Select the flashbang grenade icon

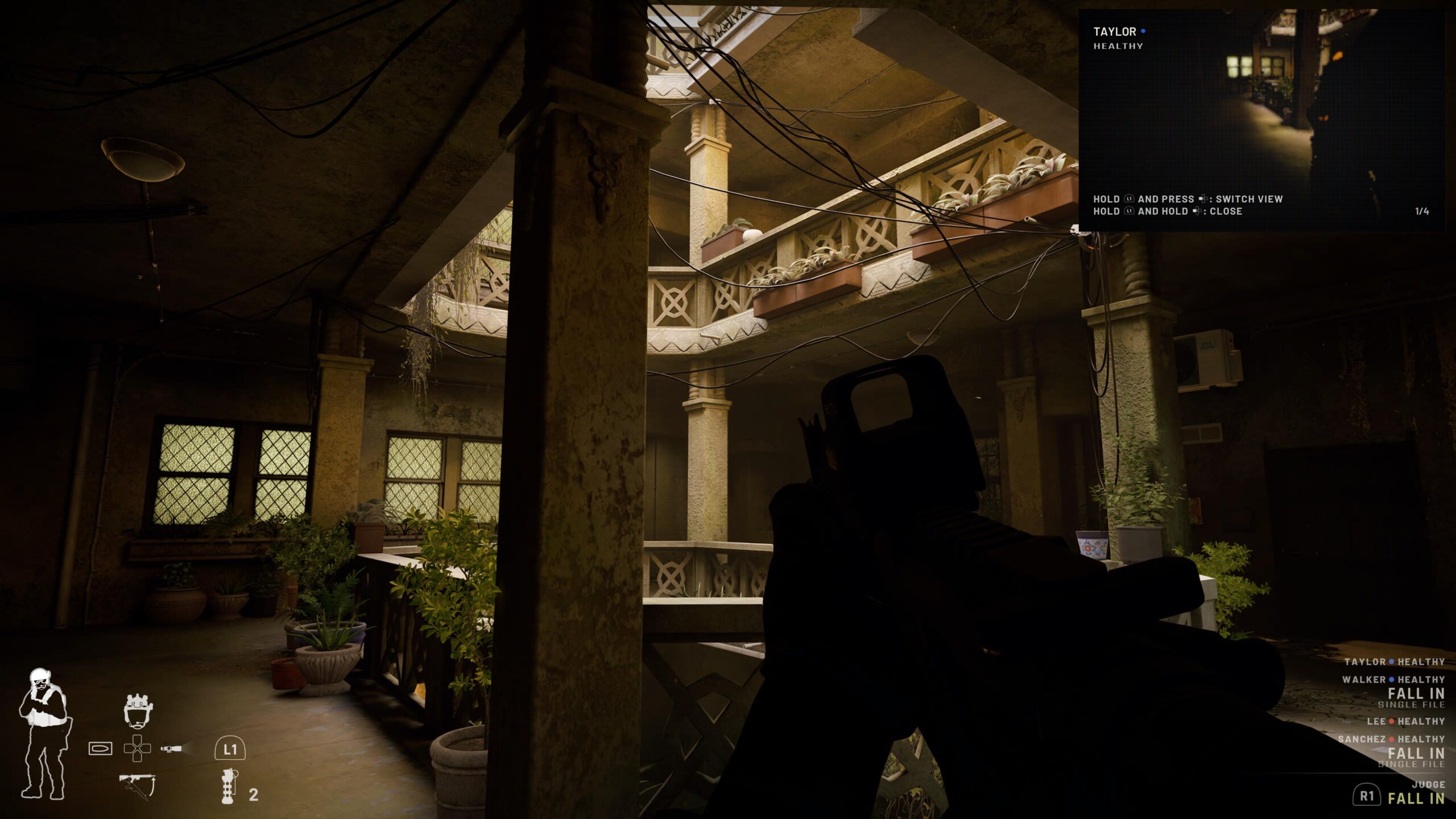pos(228,785)
